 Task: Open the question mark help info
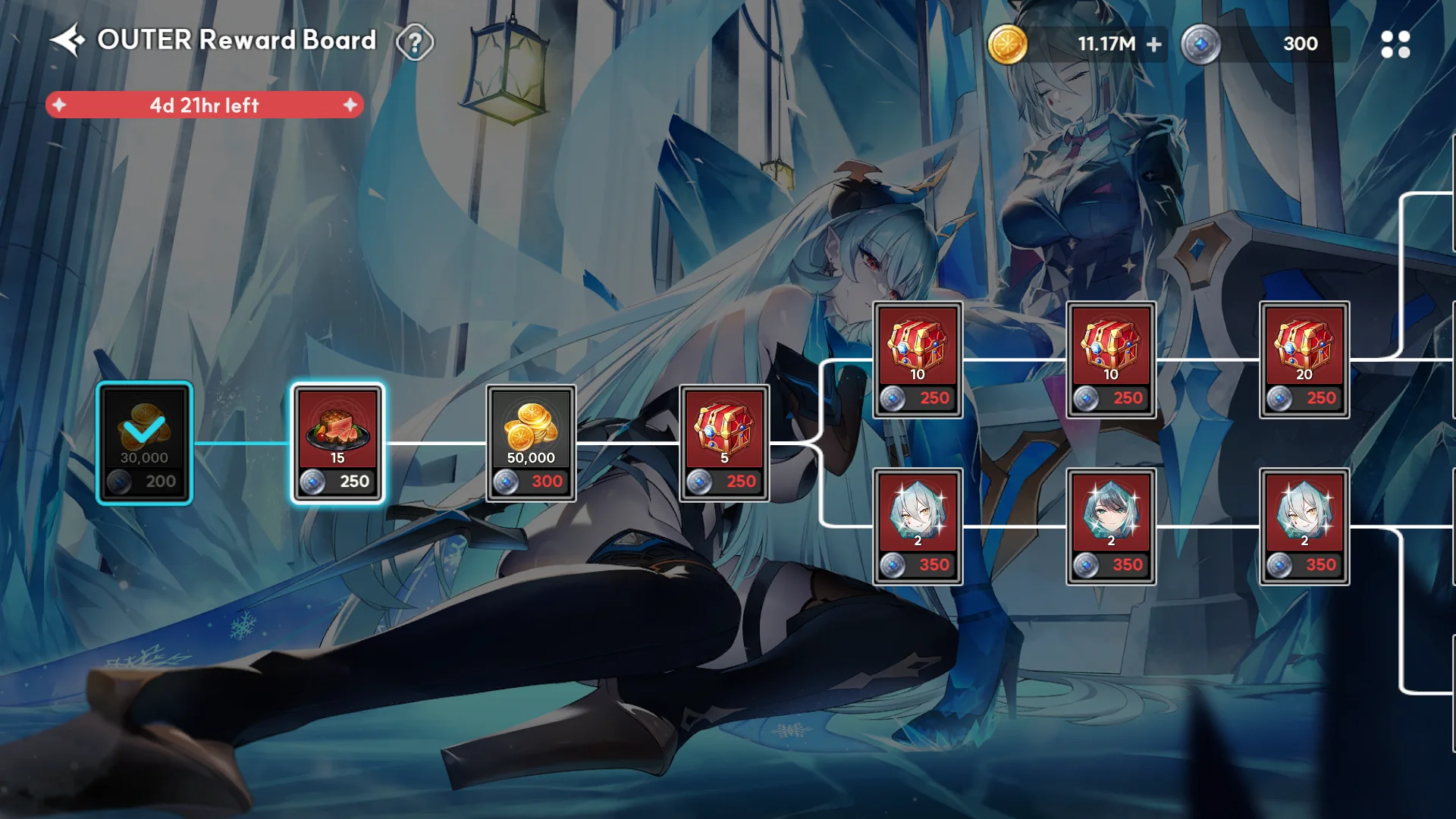tap(415, 42)
